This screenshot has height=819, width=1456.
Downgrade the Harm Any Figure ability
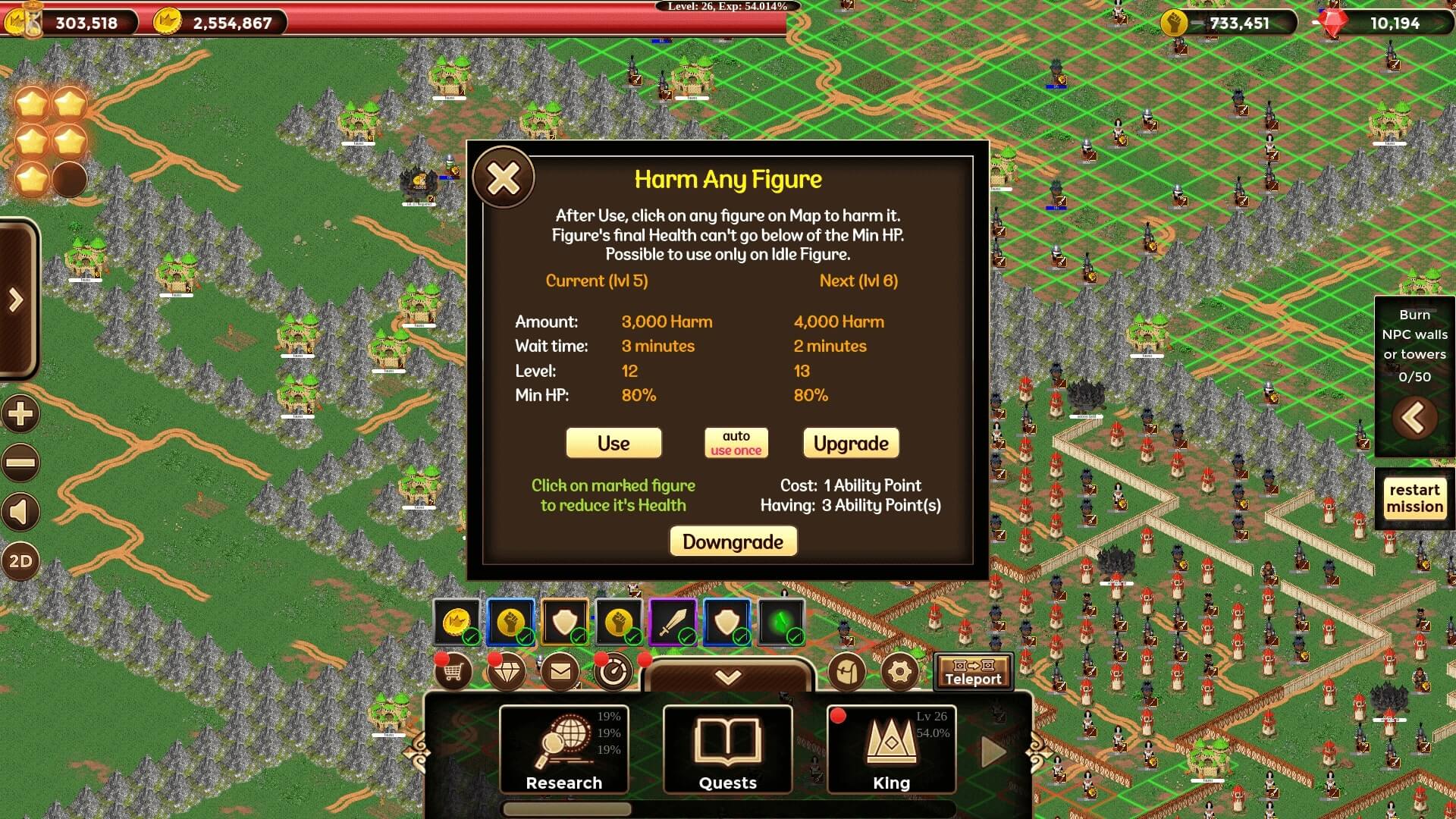(733, 541)
